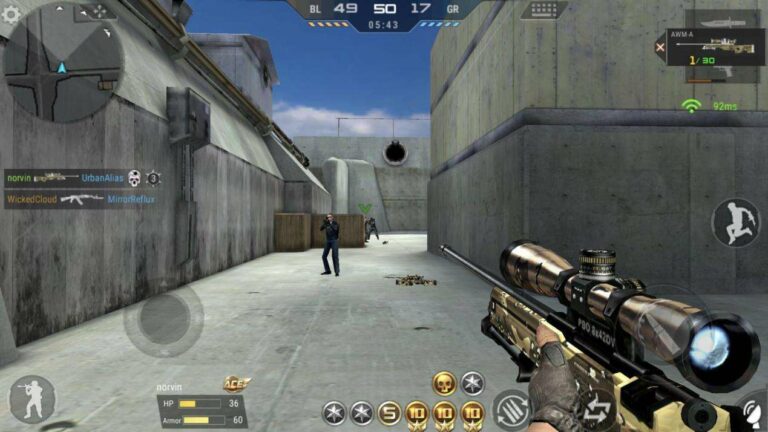Open the keyboard chat button

click(542, 10)
